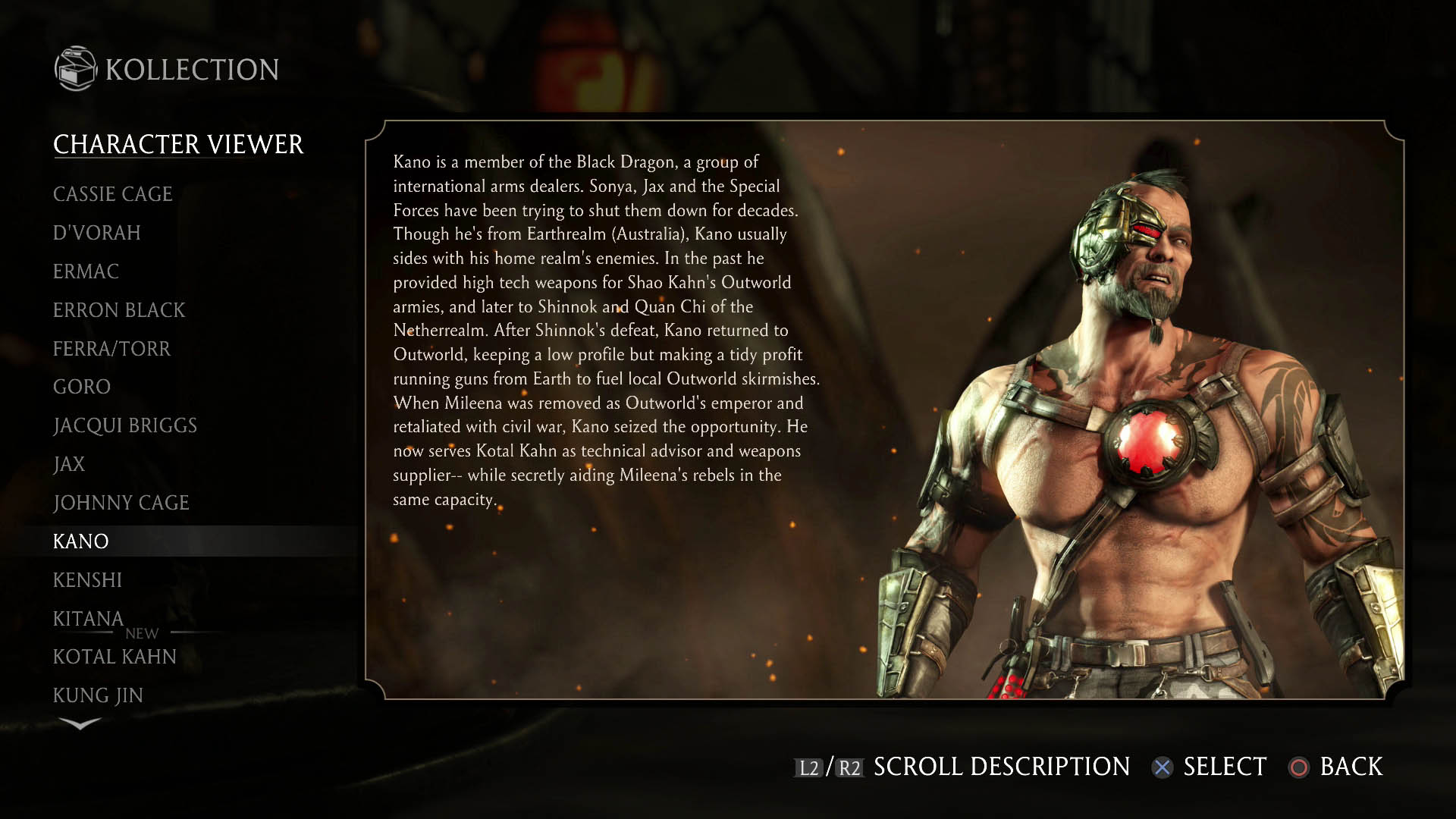Select KANO from the character list
The width and height of the screenshot is (1456, 819).
[82, 541]
